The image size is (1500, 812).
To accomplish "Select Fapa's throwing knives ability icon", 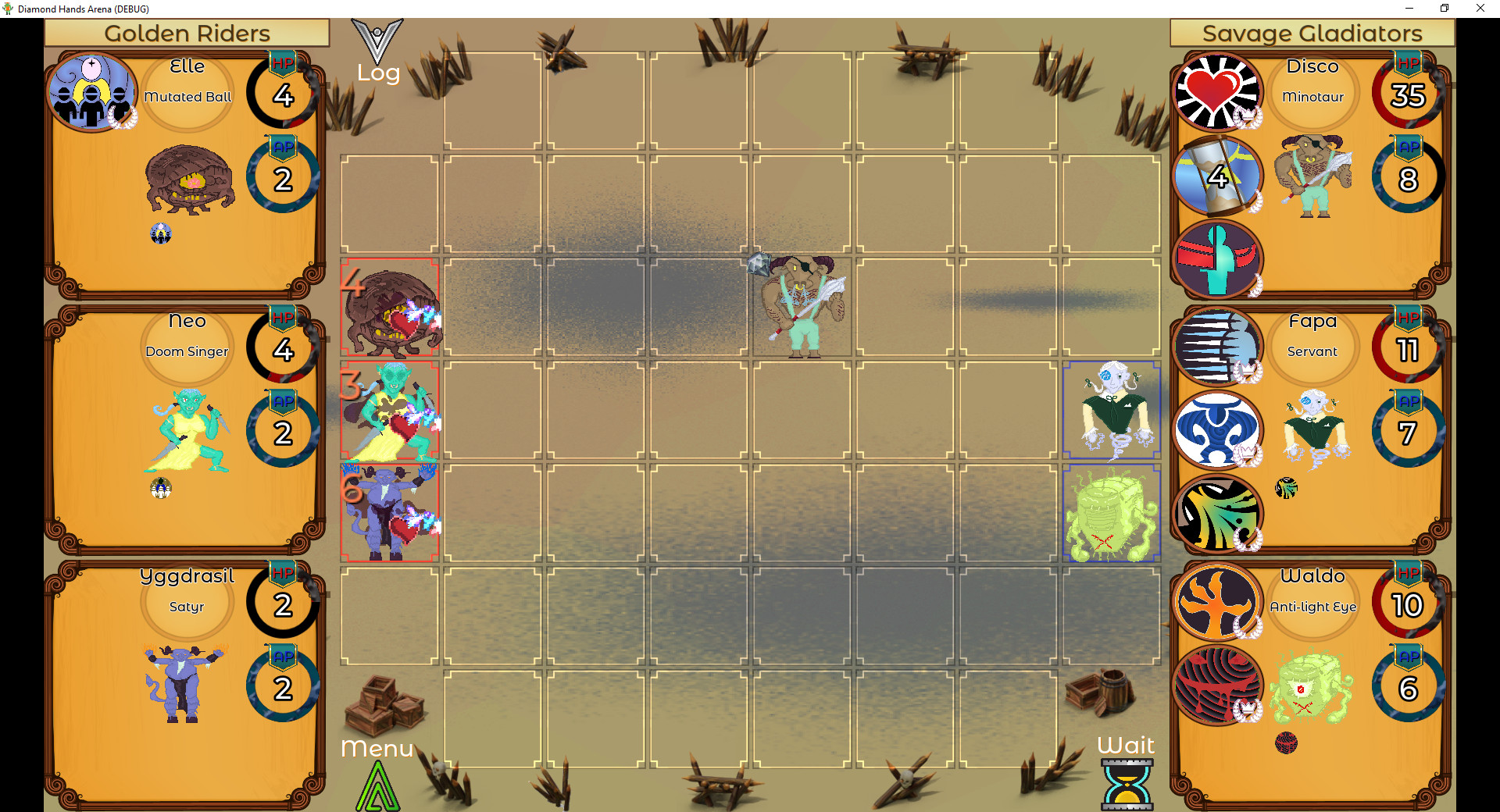I will click(x=1217, y=346).
